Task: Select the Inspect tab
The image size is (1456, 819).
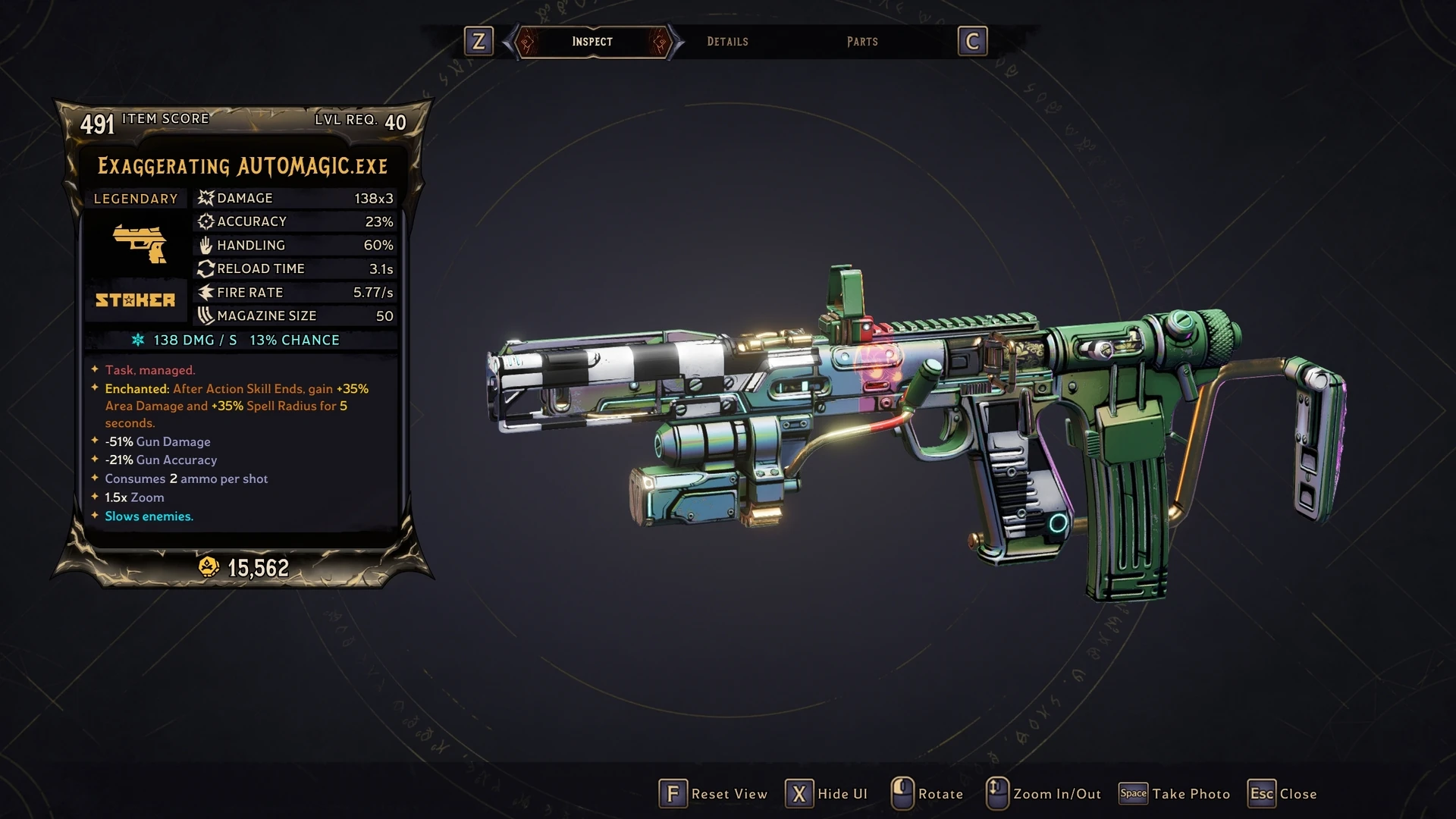Action: 592,42
